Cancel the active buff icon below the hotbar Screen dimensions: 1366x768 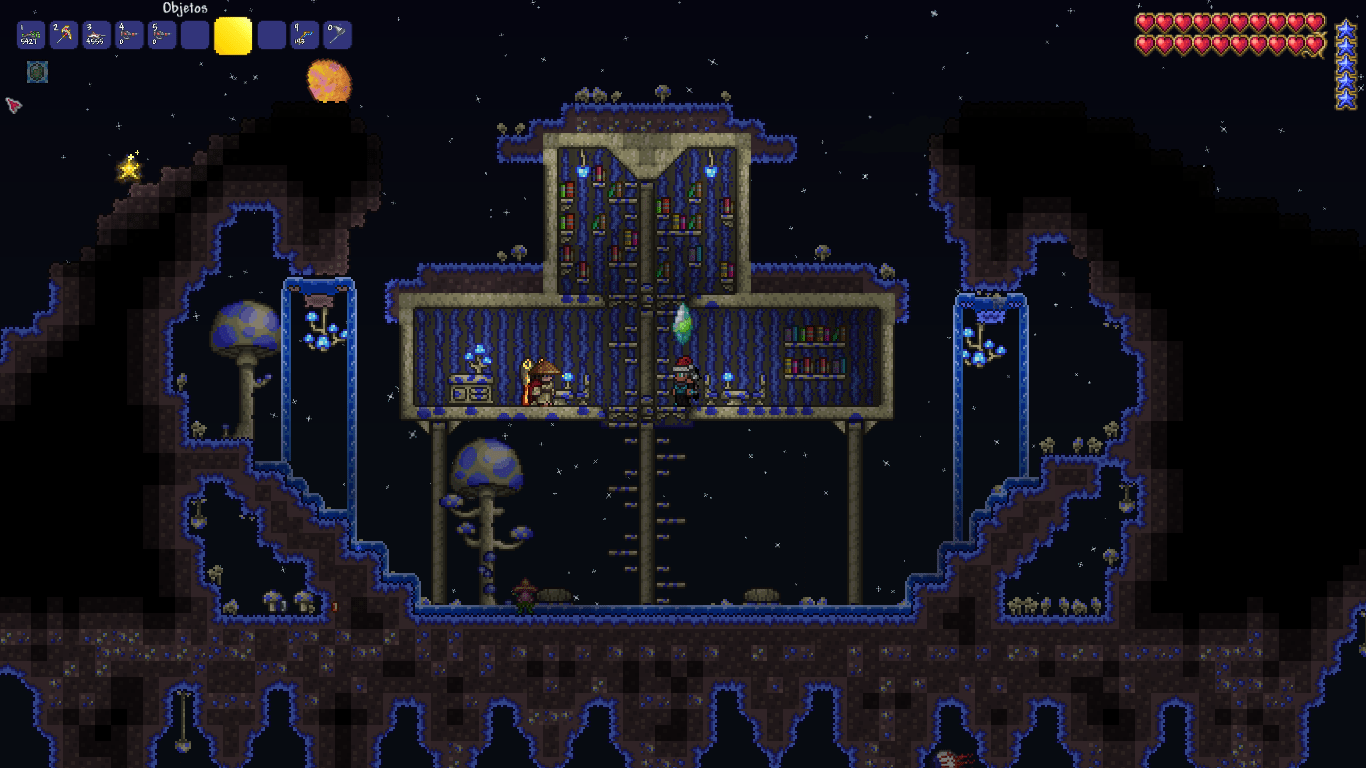tap(37, 72)
